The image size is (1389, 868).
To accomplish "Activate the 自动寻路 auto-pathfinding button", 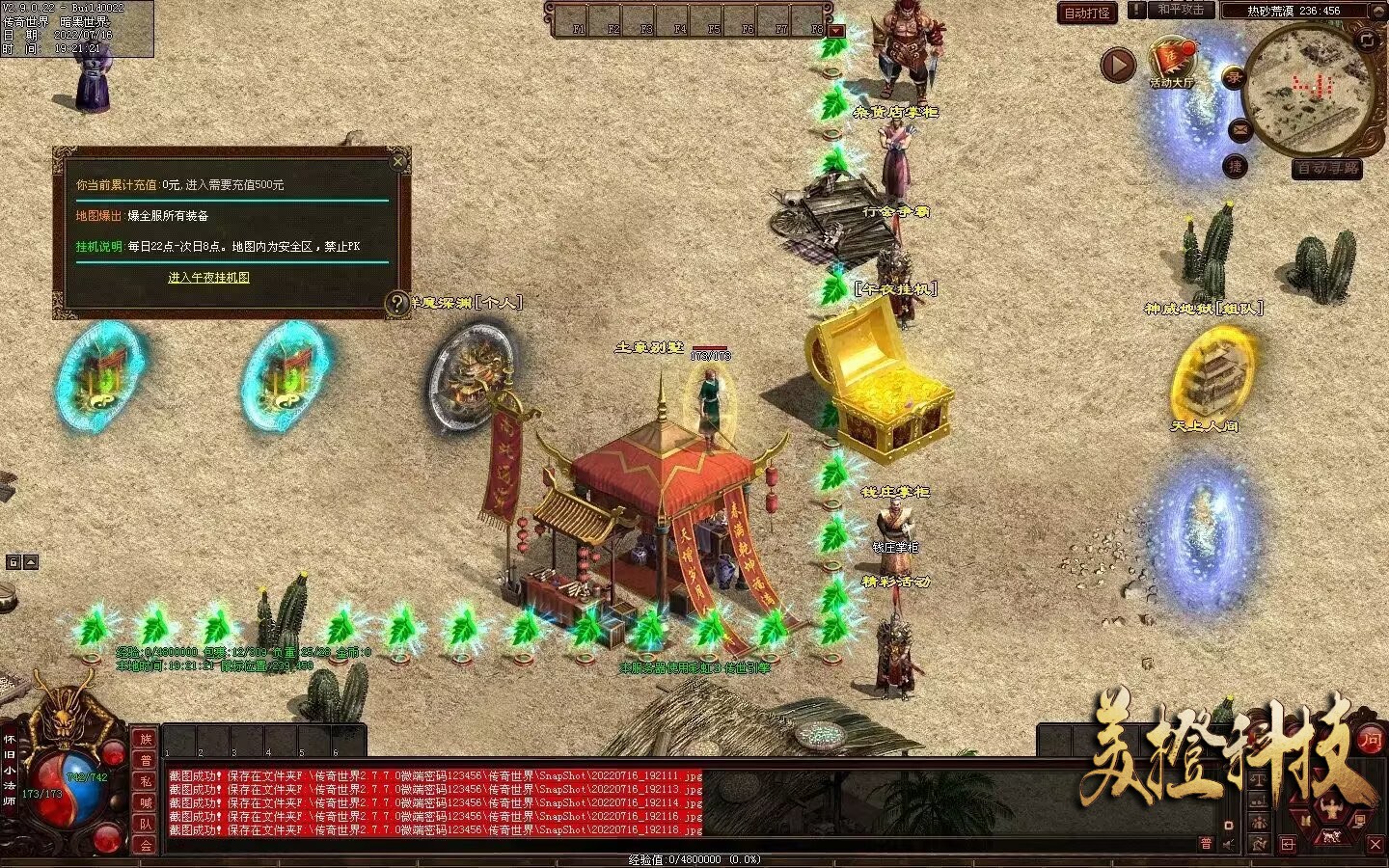I will (1327, 168).
